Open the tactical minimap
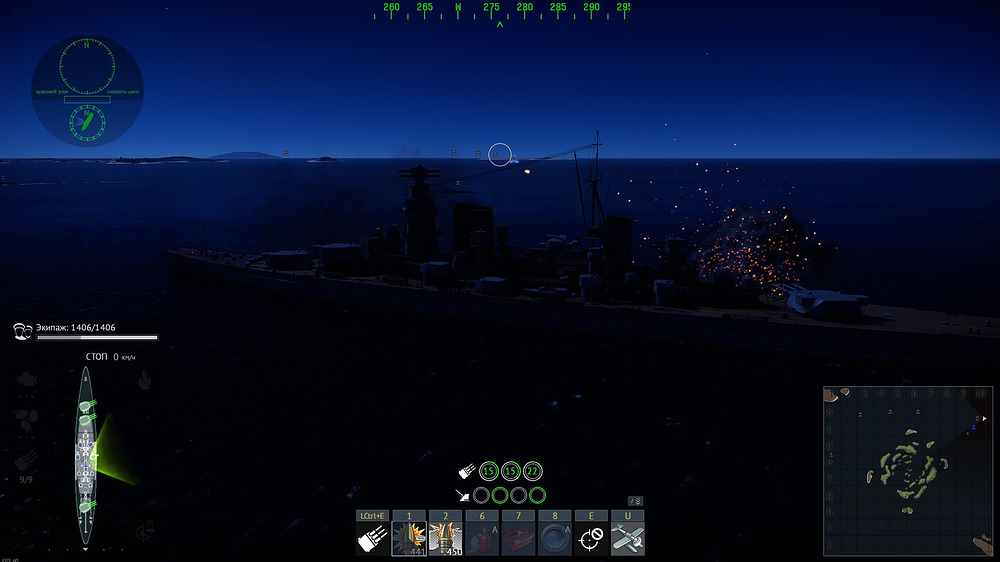This screenshot has width=1000, height=562. [x=908, y=470]
